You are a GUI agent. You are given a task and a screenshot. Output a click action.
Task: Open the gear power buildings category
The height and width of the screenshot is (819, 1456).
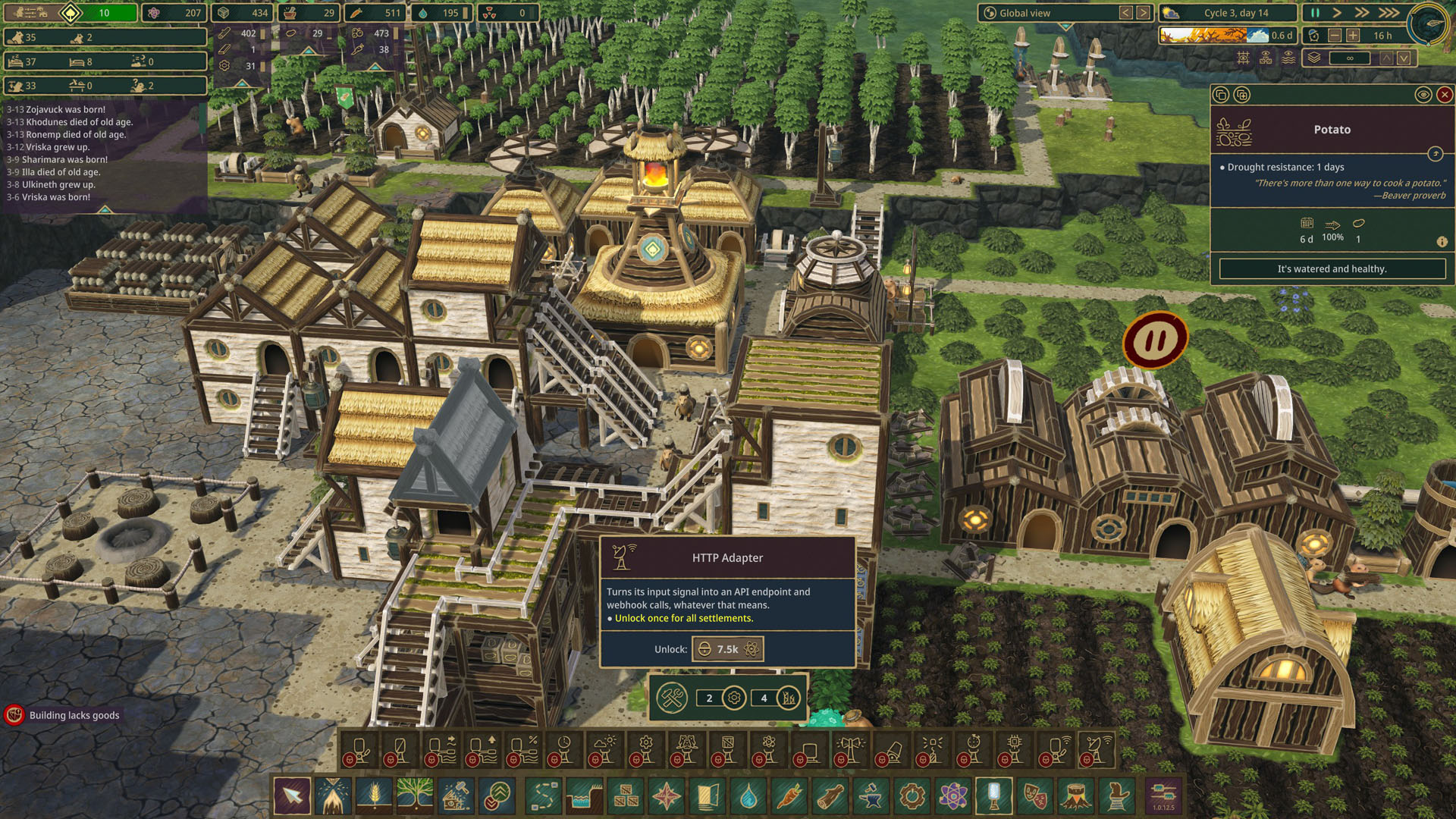[912, 796]
